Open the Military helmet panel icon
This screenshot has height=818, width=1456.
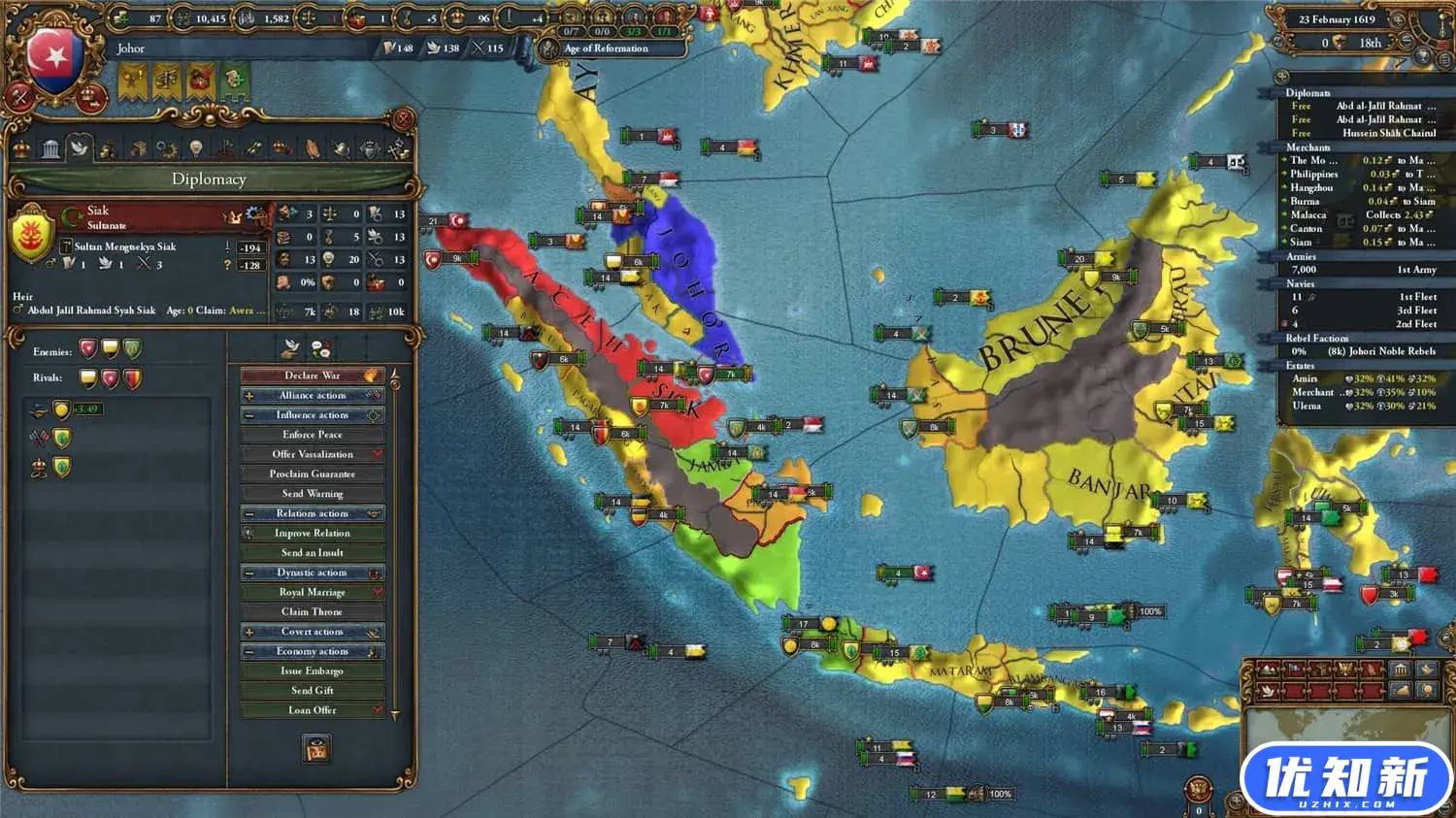click(343, 147)
